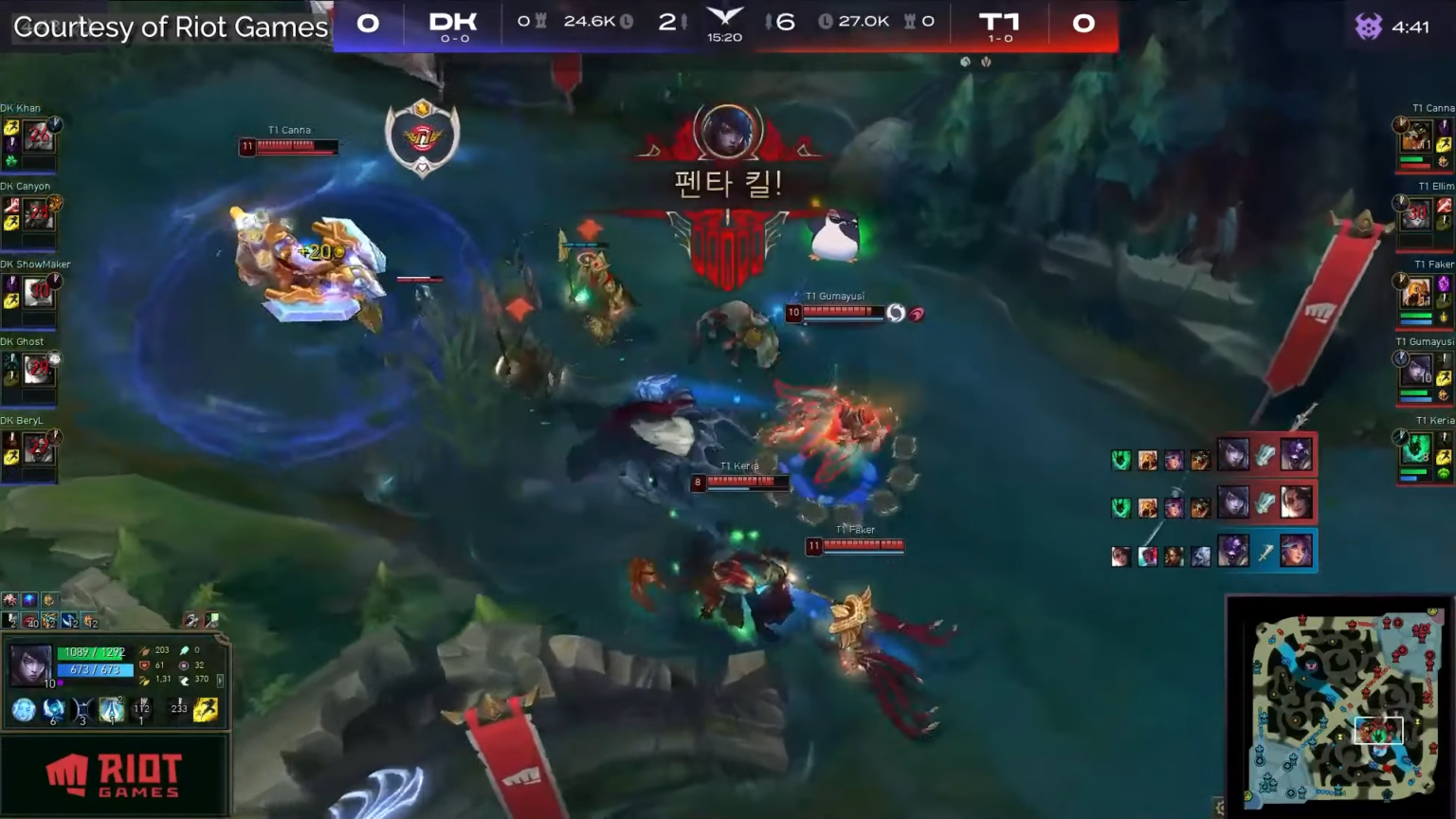
Task: Click the Riot Games logo
Action: point(114,773)
